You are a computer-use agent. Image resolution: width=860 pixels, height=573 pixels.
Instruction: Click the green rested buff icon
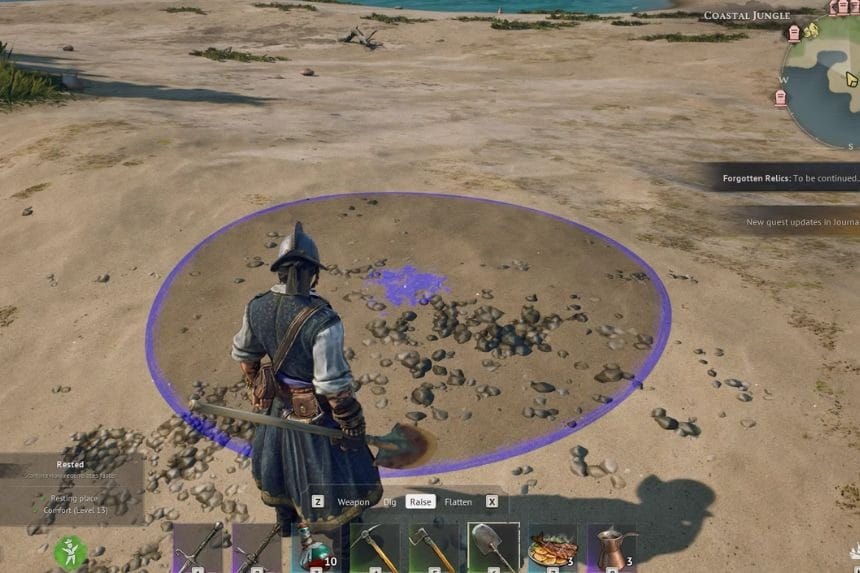tap(71, 552)
